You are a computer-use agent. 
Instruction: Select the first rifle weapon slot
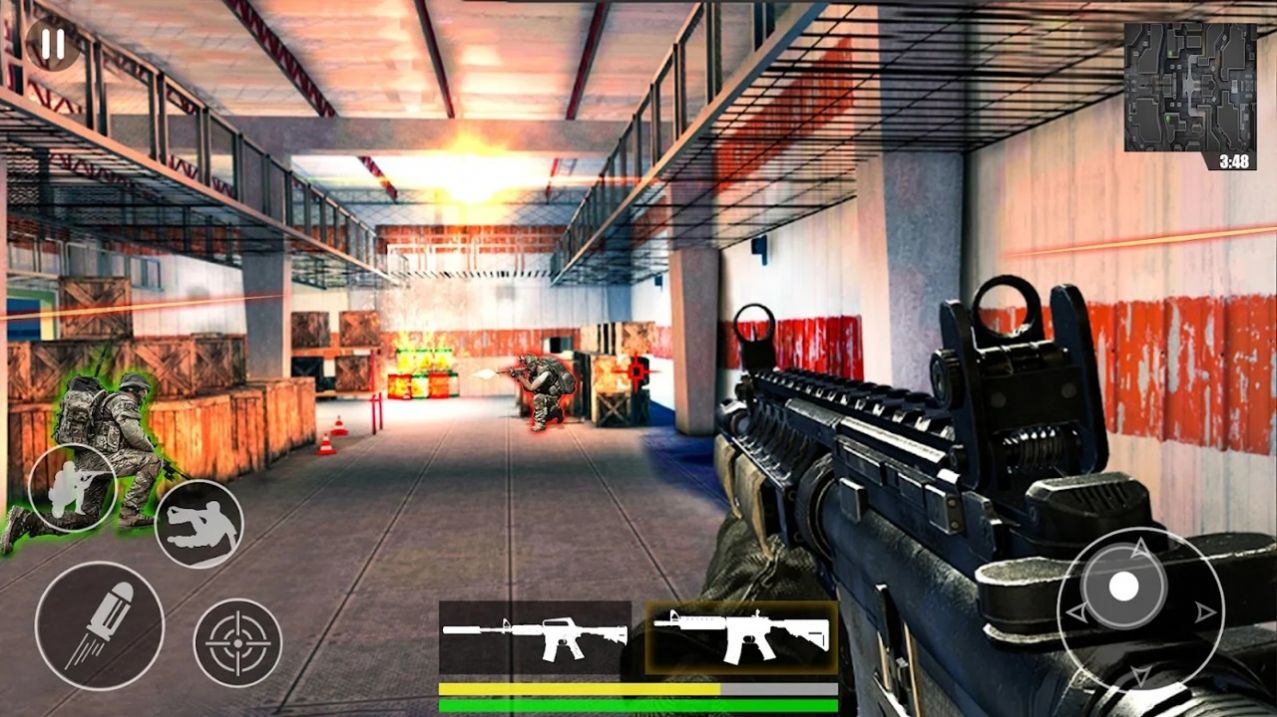click(x=535, y=637)
